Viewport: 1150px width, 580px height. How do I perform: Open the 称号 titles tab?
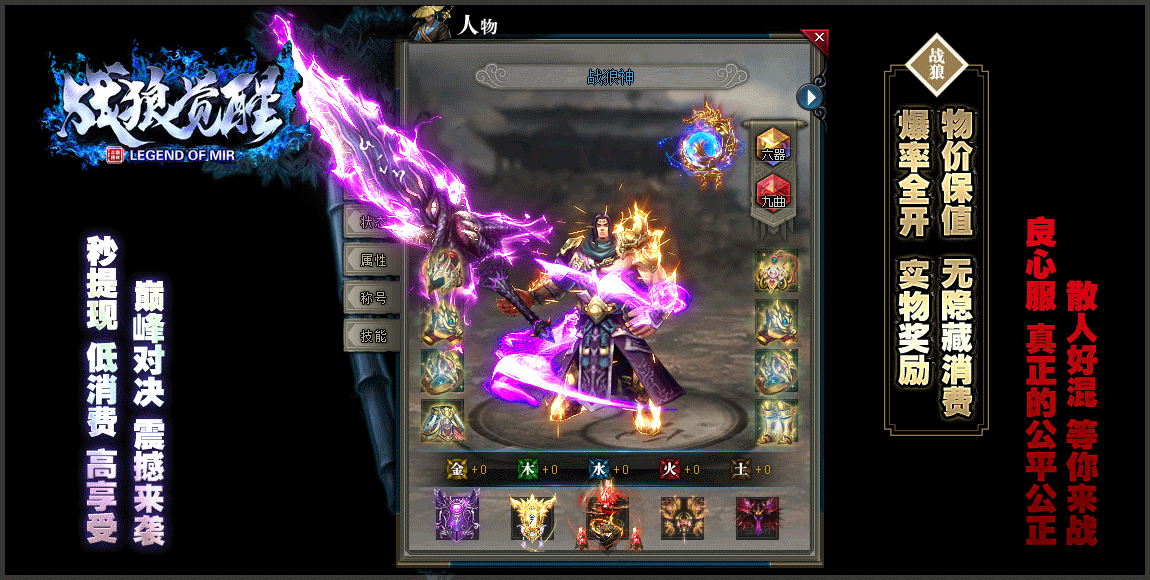click(372, 297)
